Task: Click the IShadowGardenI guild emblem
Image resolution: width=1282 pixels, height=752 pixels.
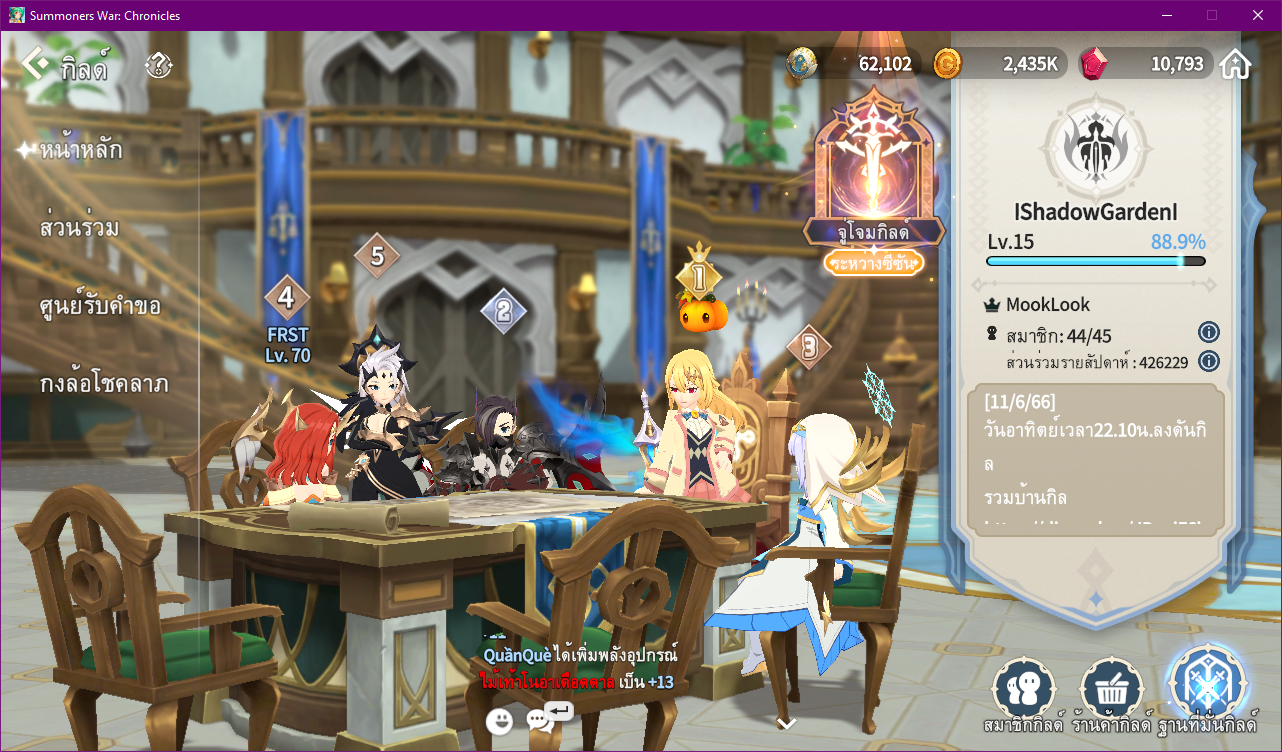Action: click(x=1096, y=149)
